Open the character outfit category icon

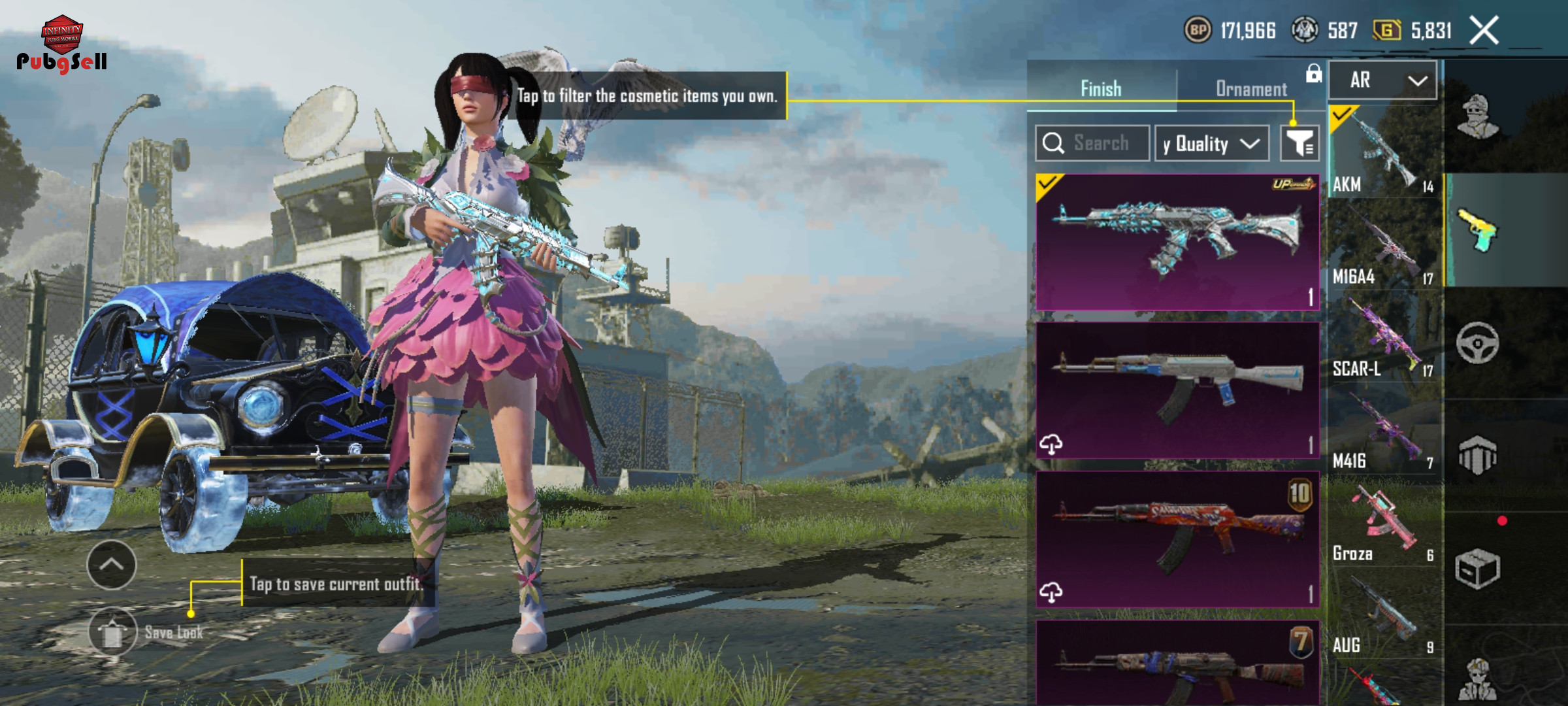click(x=1478, y=118)
